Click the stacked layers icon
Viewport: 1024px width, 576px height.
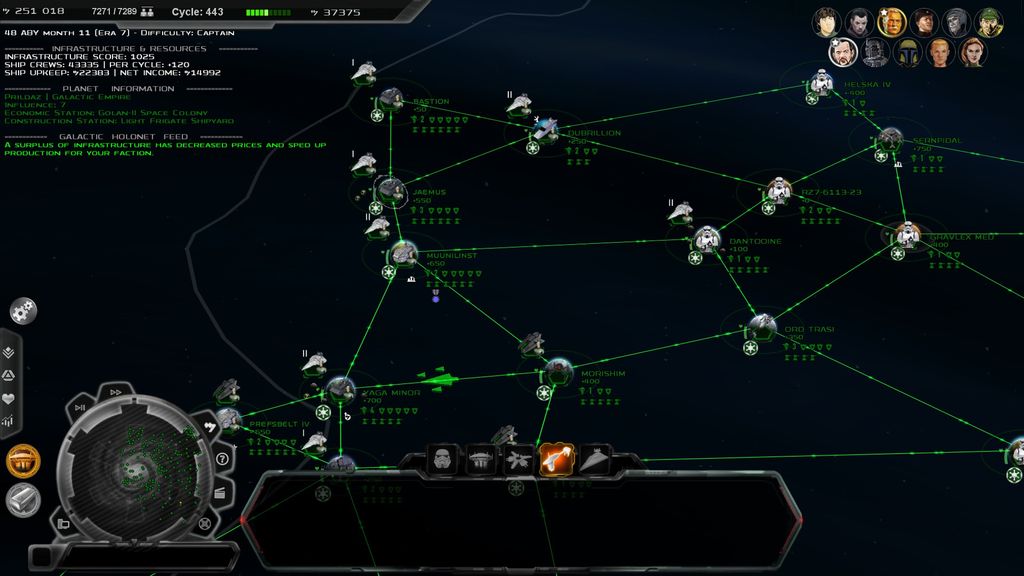tap(9, 352)
